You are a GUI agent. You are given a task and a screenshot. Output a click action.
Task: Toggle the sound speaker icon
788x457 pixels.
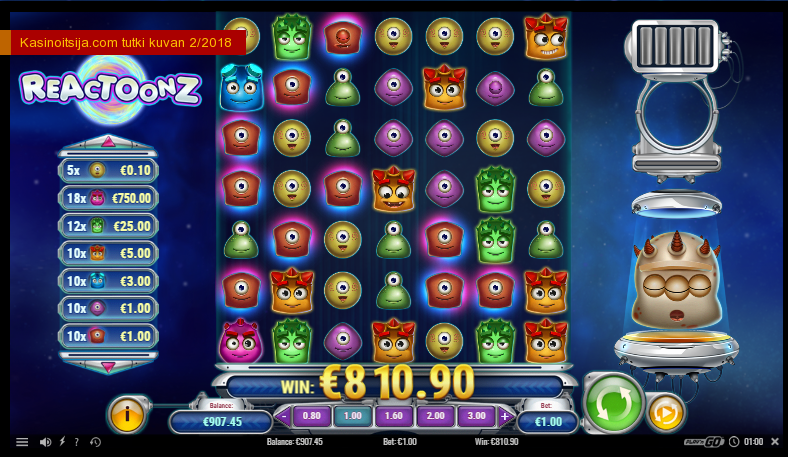pyautogui.click(x=45, y=442)
